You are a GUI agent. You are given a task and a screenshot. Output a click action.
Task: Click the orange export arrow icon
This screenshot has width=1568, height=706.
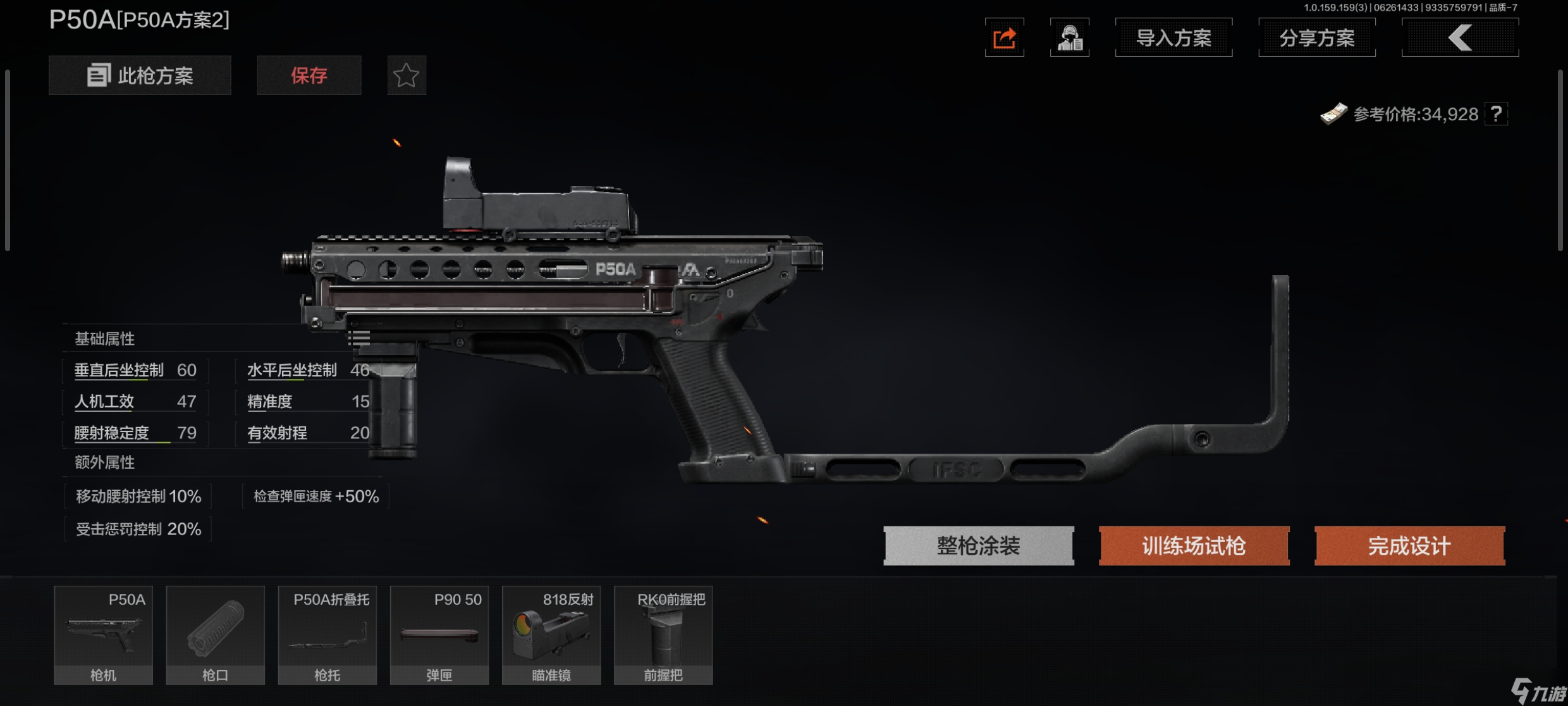[1004, 37]
